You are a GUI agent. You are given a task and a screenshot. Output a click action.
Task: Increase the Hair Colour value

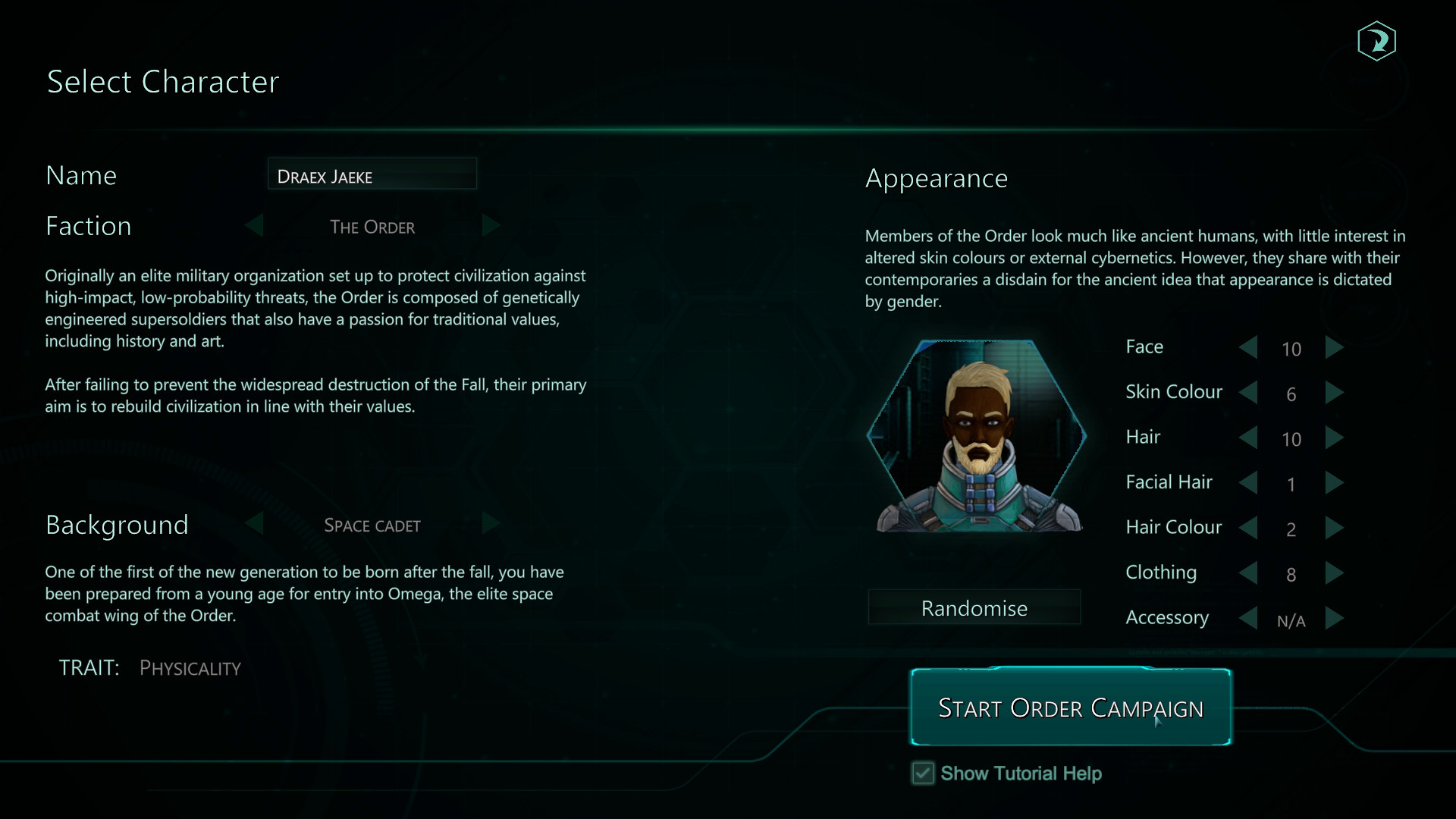coord(1335,529)
